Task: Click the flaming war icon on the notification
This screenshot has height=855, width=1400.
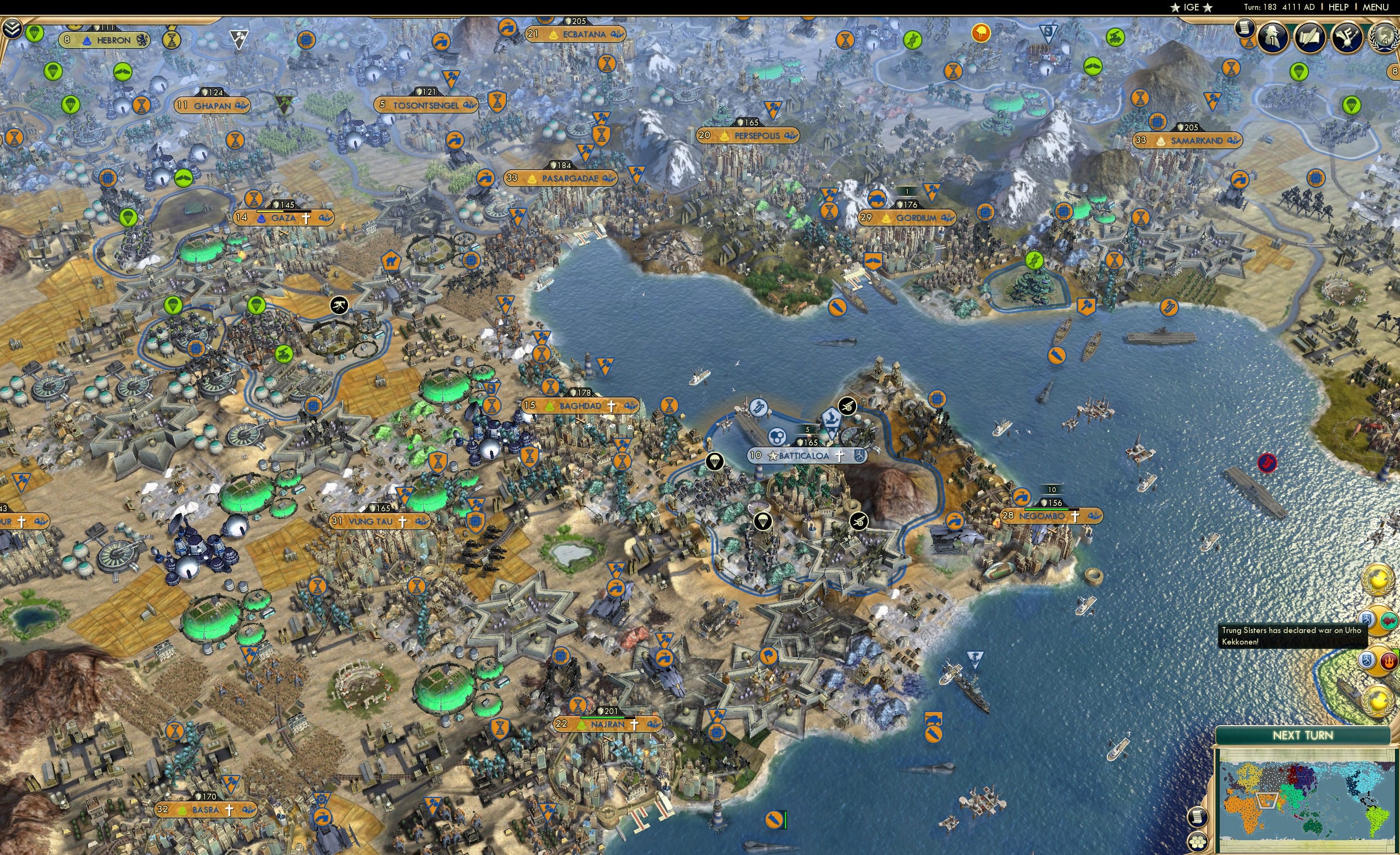Action: (1389, 661)
